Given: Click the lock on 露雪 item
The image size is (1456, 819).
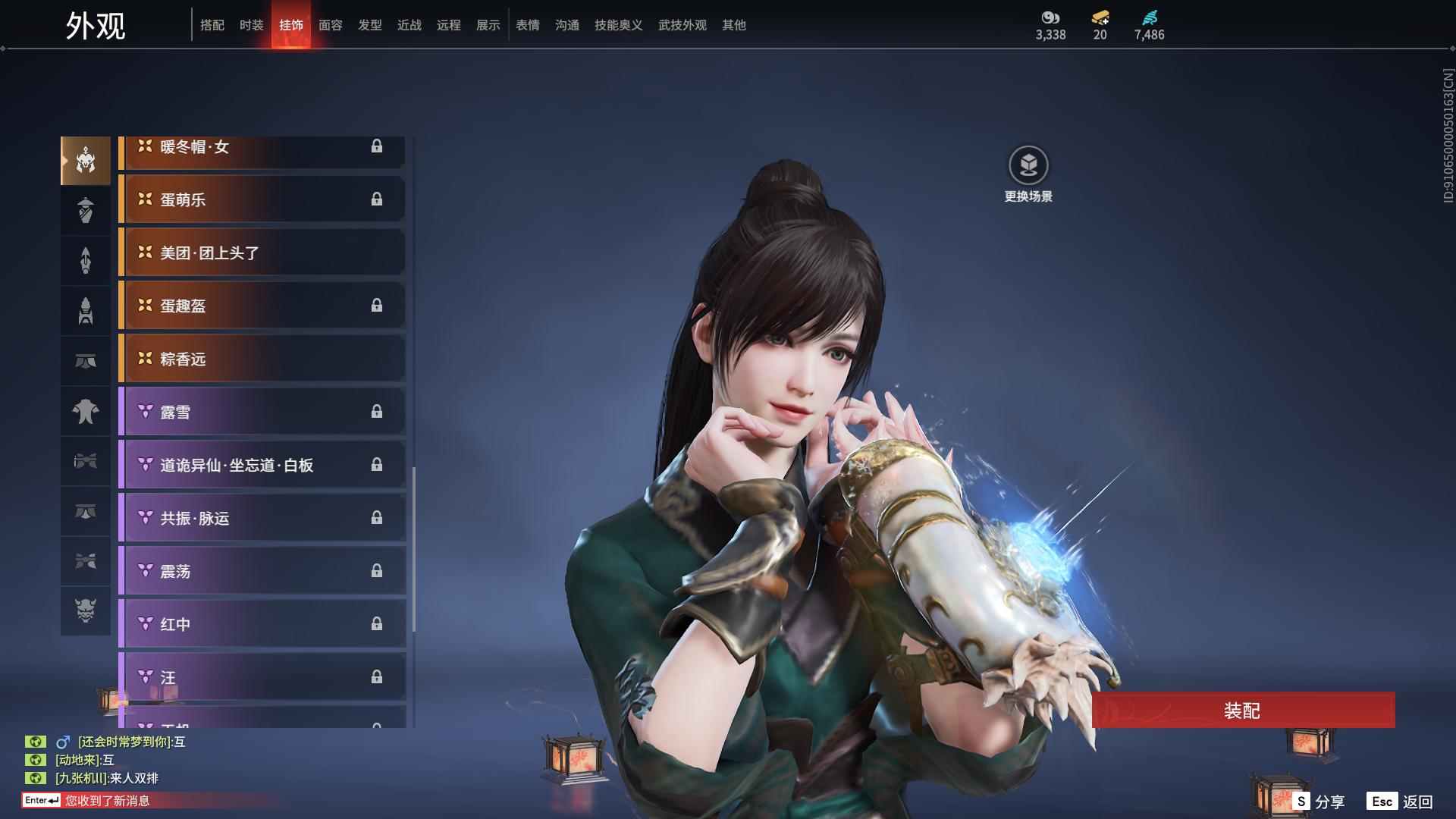Looking at the screenshot, I should pyautogui.click(x=378, y=412).
